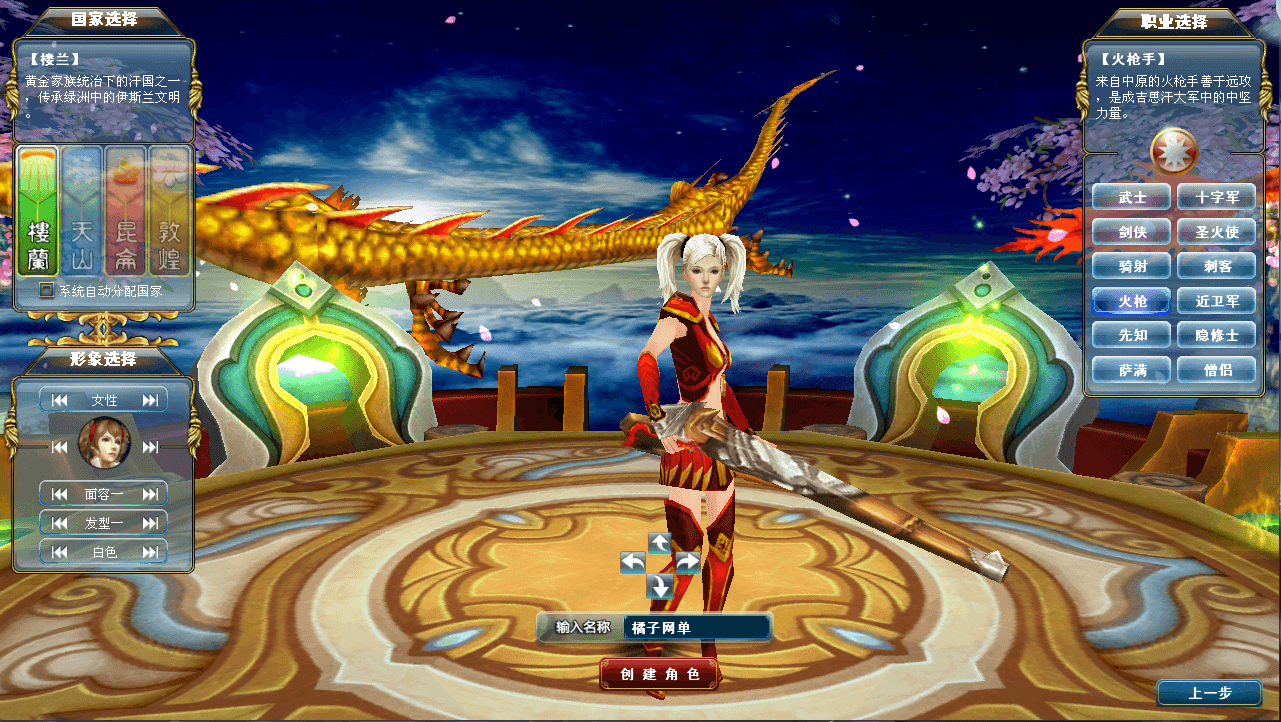This screenshot has width=1281, height=722.
Task: Choose the 圣火使 class
Action: point(1217,232)
